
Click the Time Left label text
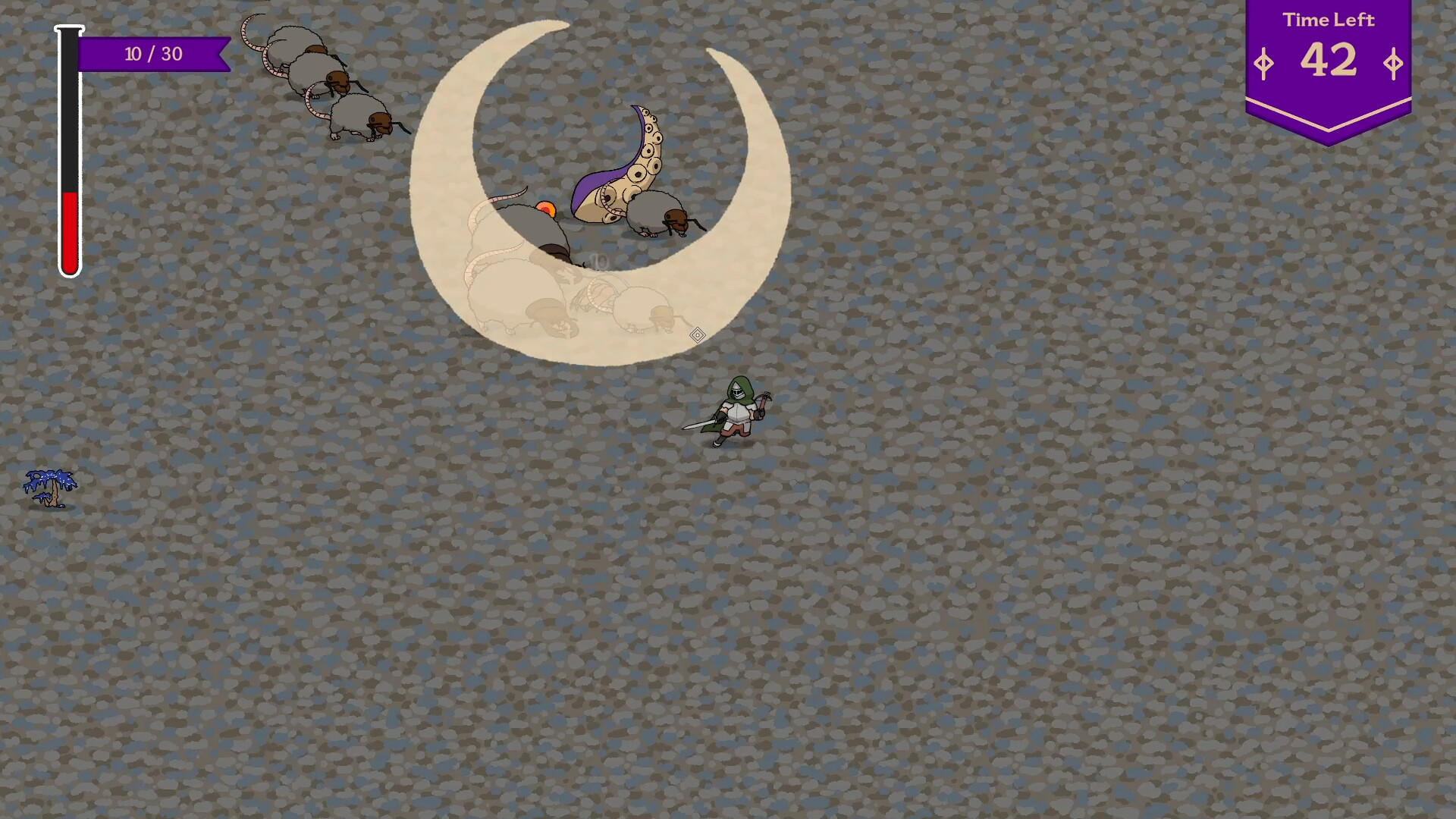[1329, 21]
